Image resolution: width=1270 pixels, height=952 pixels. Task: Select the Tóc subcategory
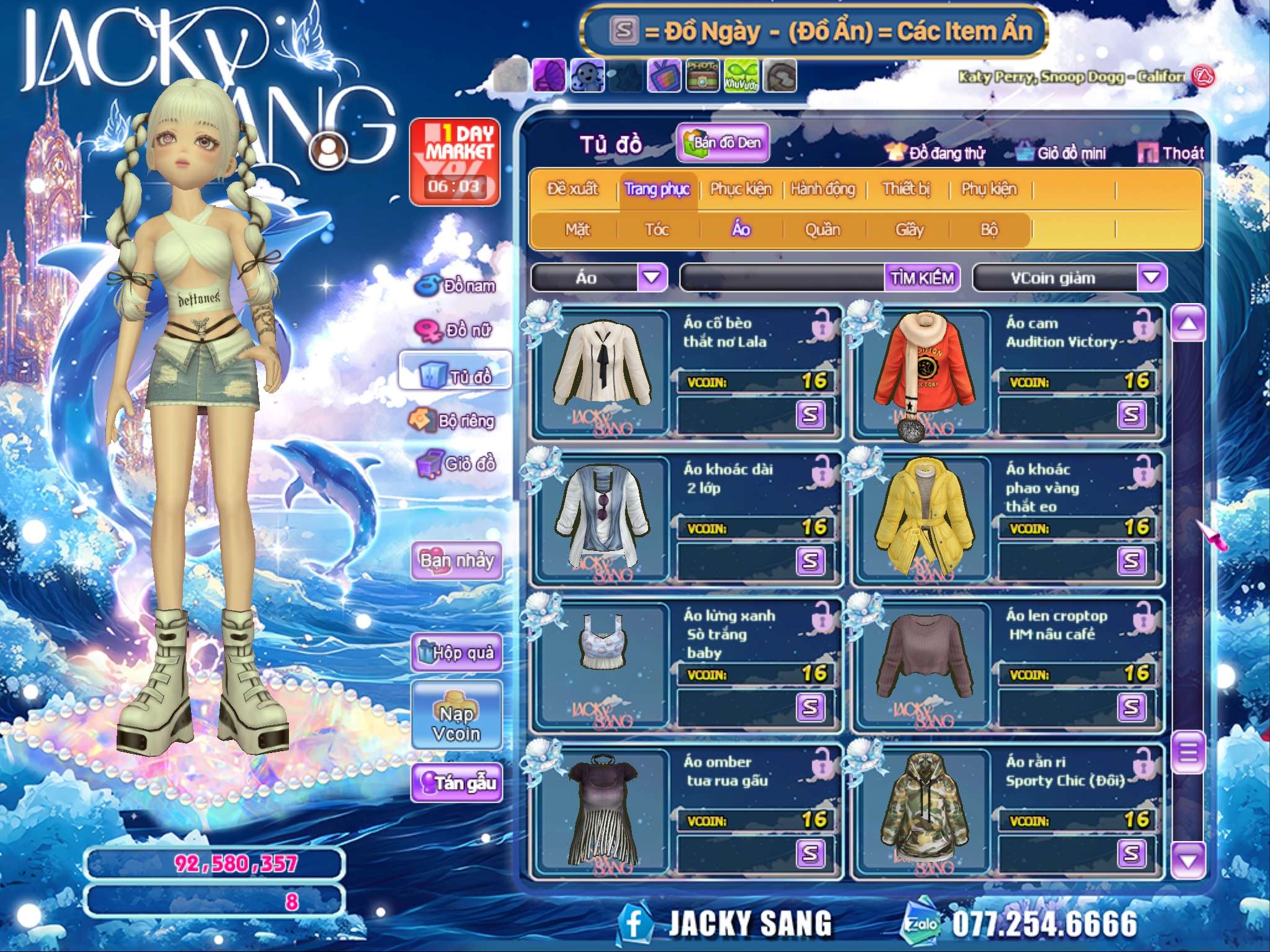tap(657, 230)
